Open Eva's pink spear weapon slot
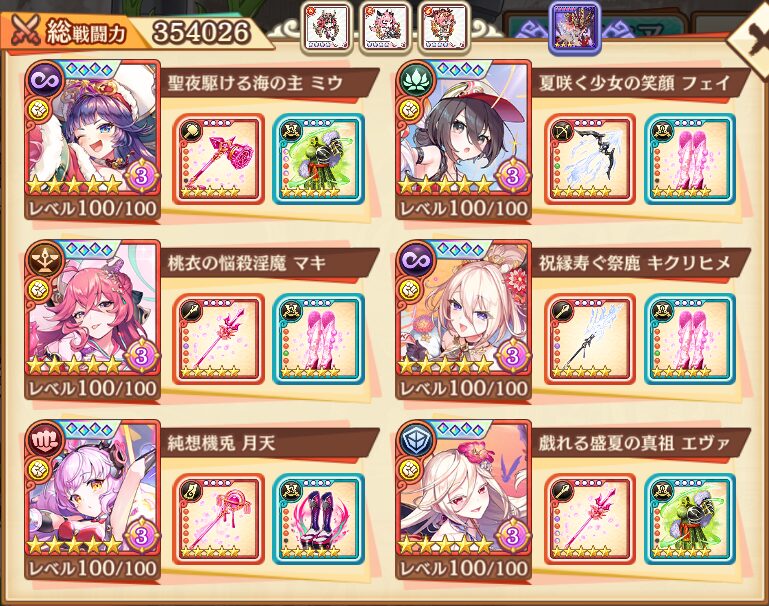The image size is (769, 606). [590, 518]
